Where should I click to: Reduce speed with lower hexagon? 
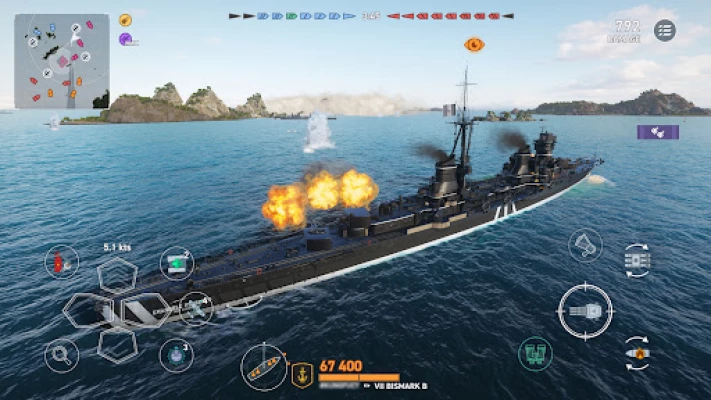point(118,344)
